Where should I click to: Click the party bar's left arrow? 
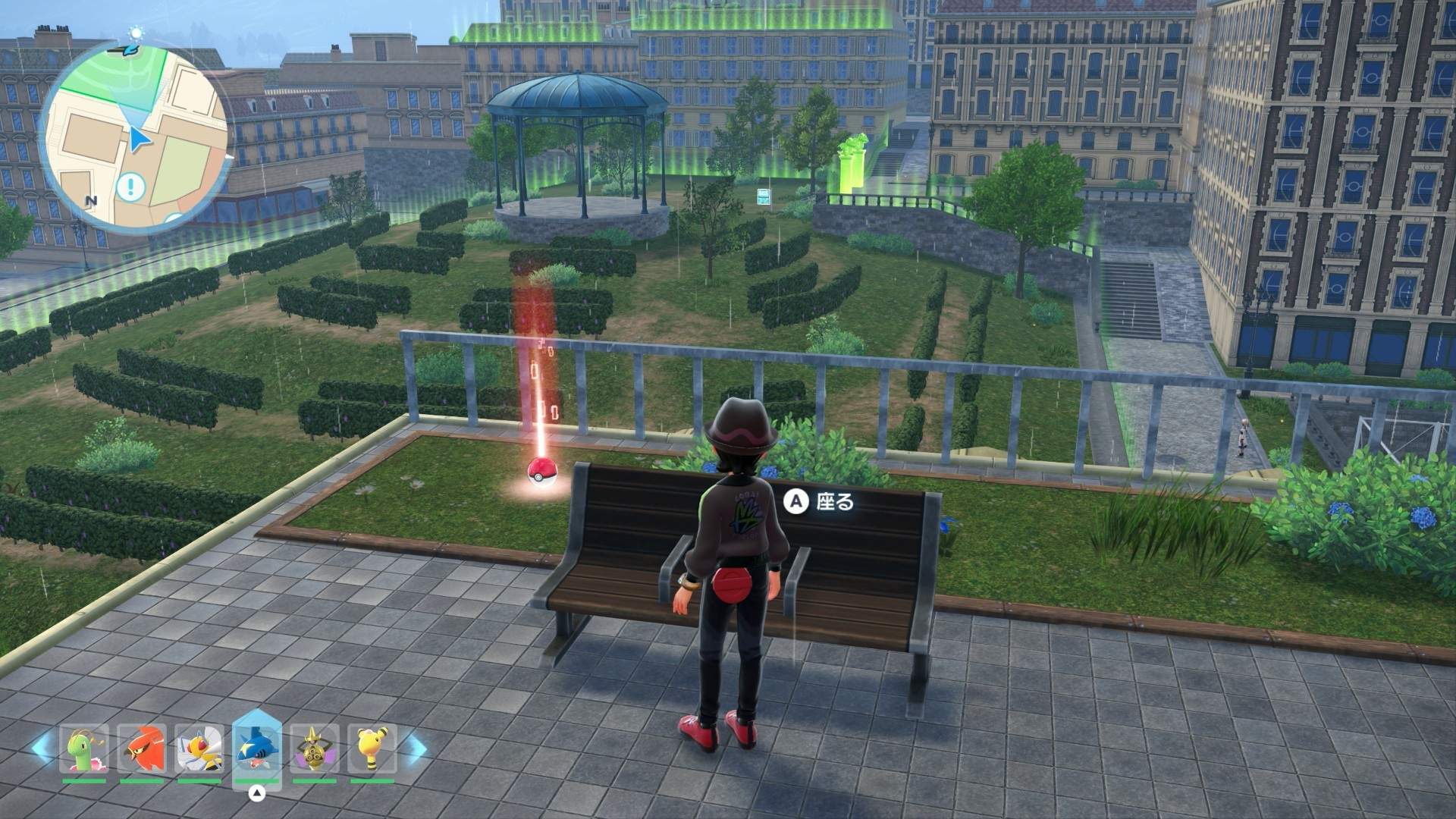[42, 747]
